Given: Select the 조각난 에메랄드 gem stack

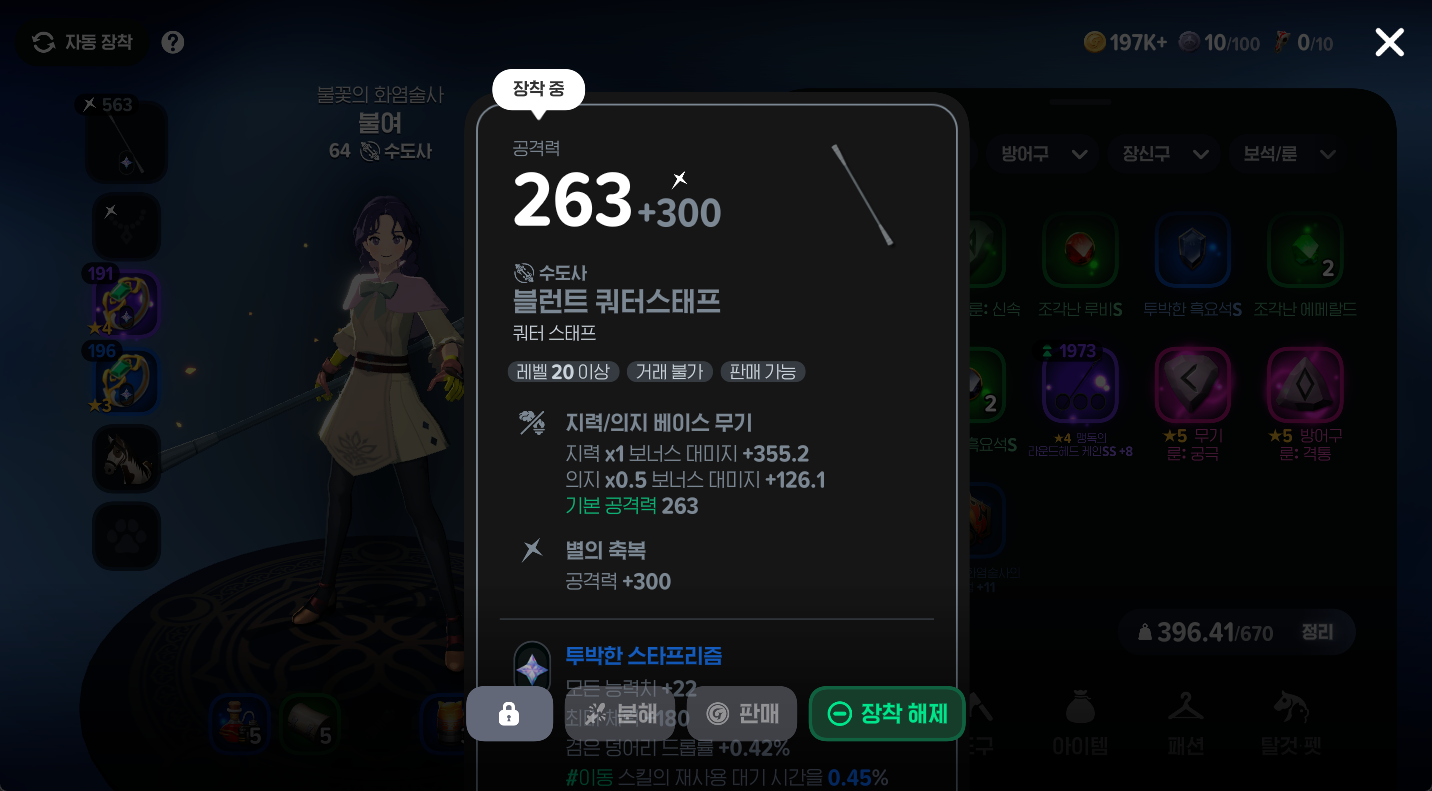Looking at the screenshot, I should [x=1305, y=251].
